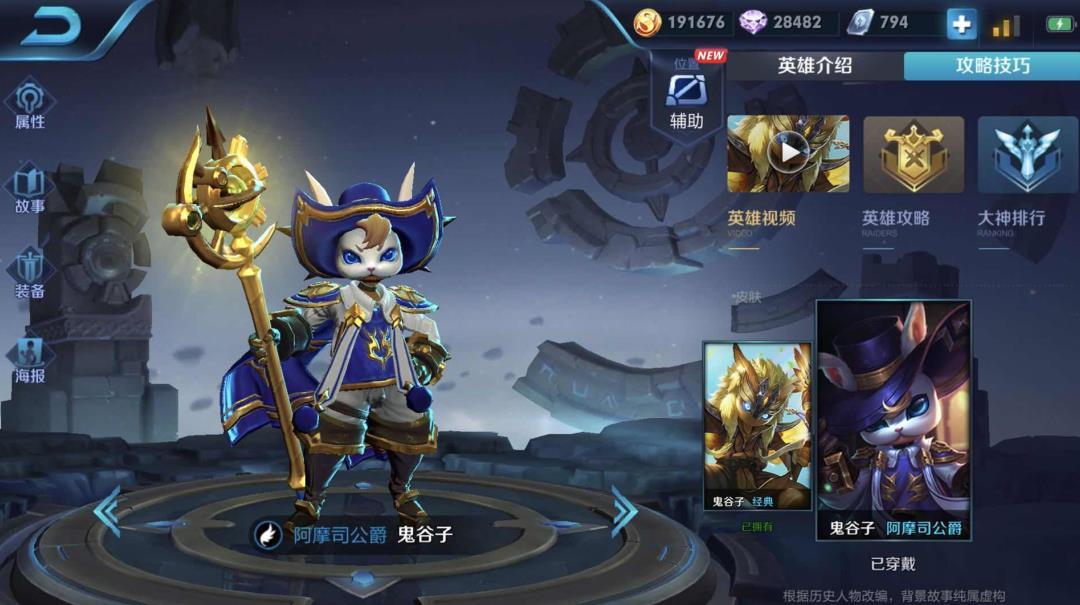Open the 装备 equipment panel
Image resolution: width=1080 pixels, height=605 pixels.
click(x=30, y=274)
